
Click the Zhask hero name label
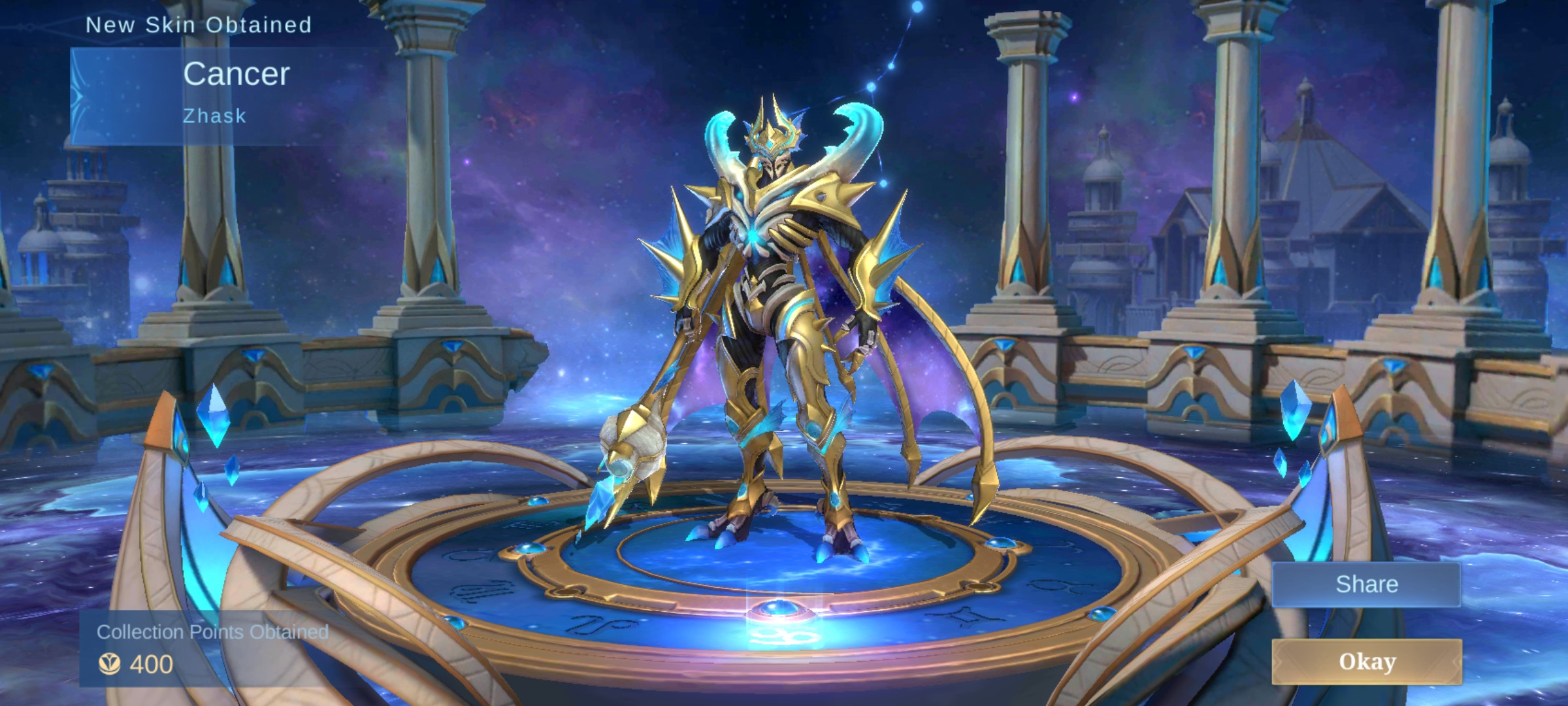click(214, 116)
